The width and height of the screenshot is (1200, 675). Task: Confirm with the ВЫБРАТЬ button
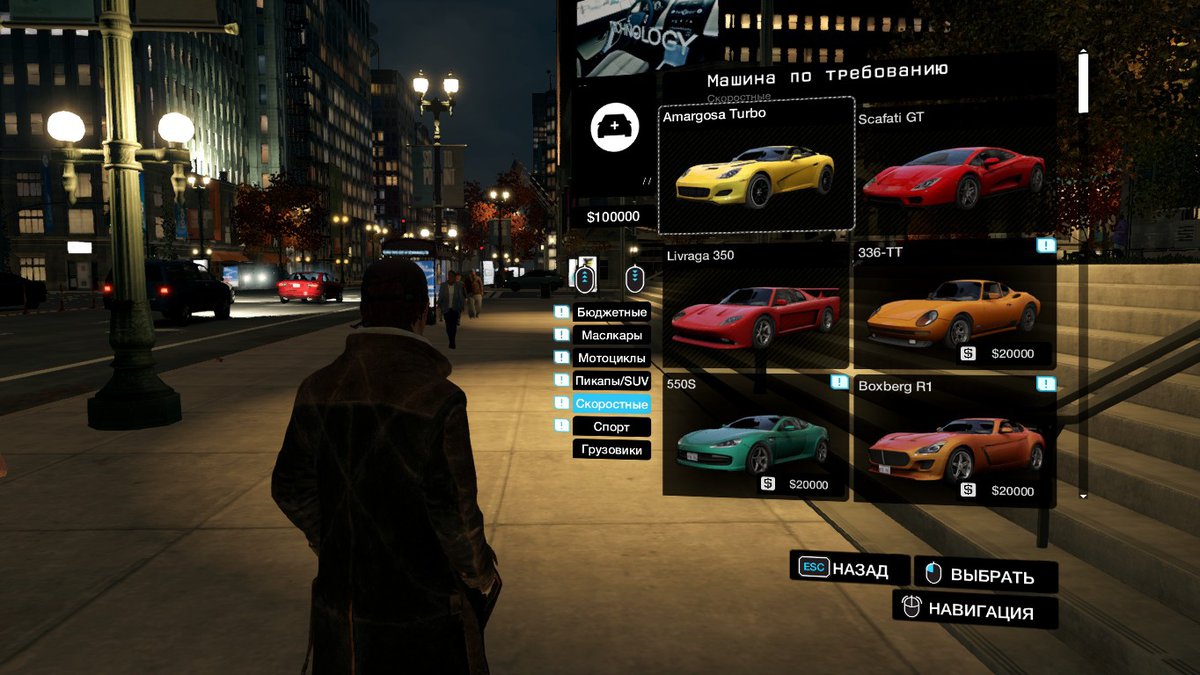tap(986, 575)
